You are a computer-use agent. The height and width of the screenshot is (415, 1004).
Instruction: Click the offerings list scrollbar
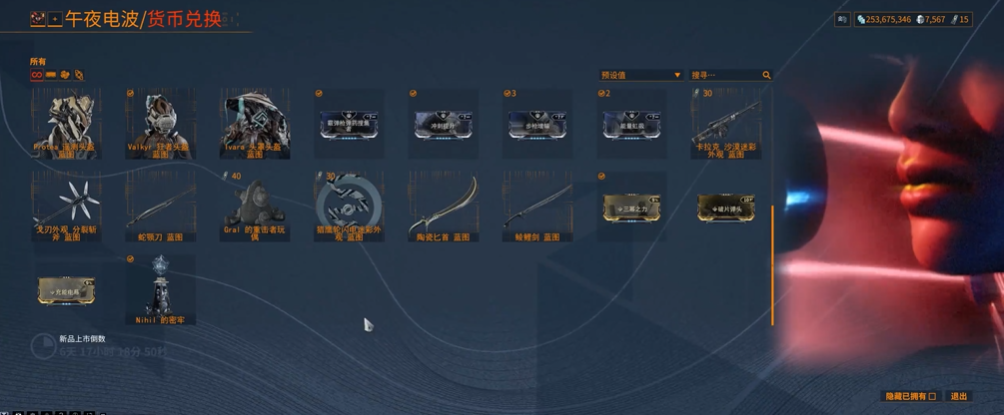click(772, 265)
